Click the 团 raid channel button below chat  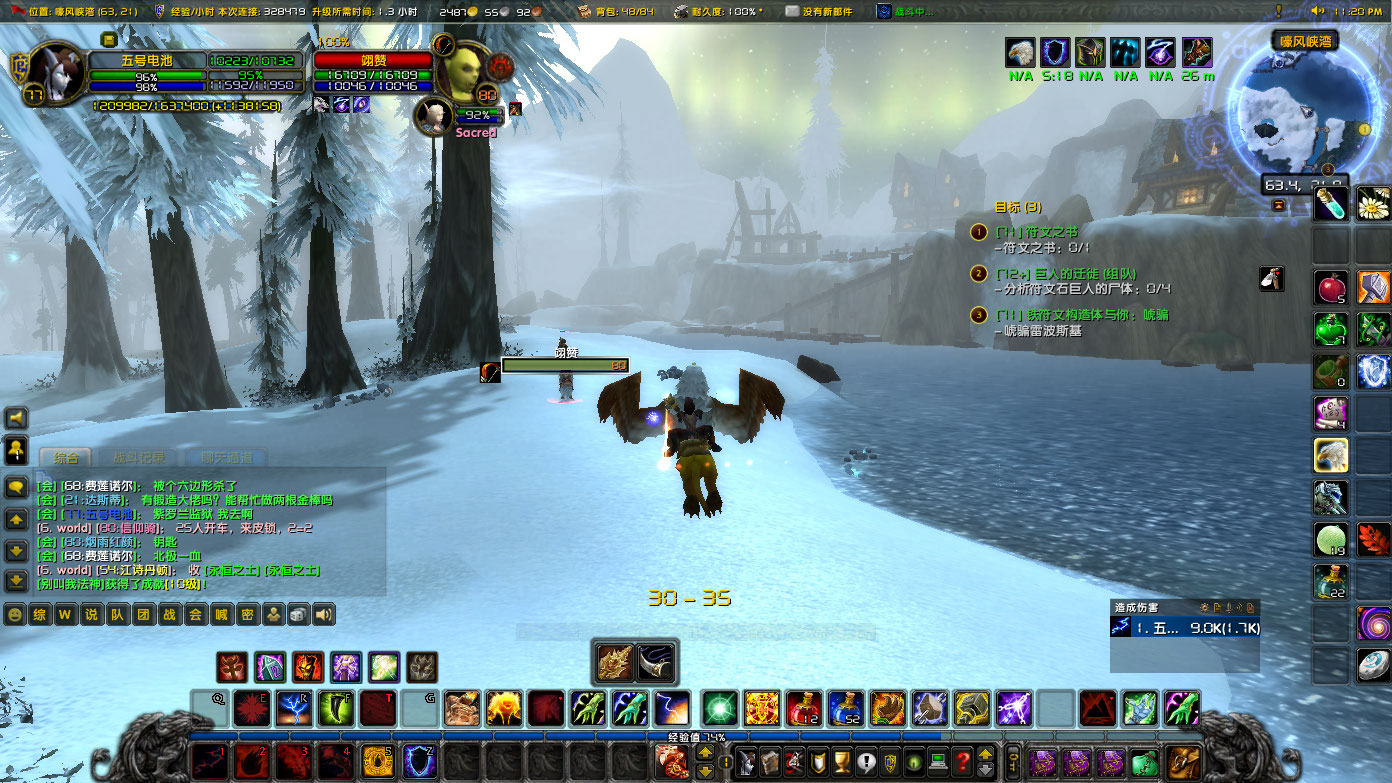(141, 614)
